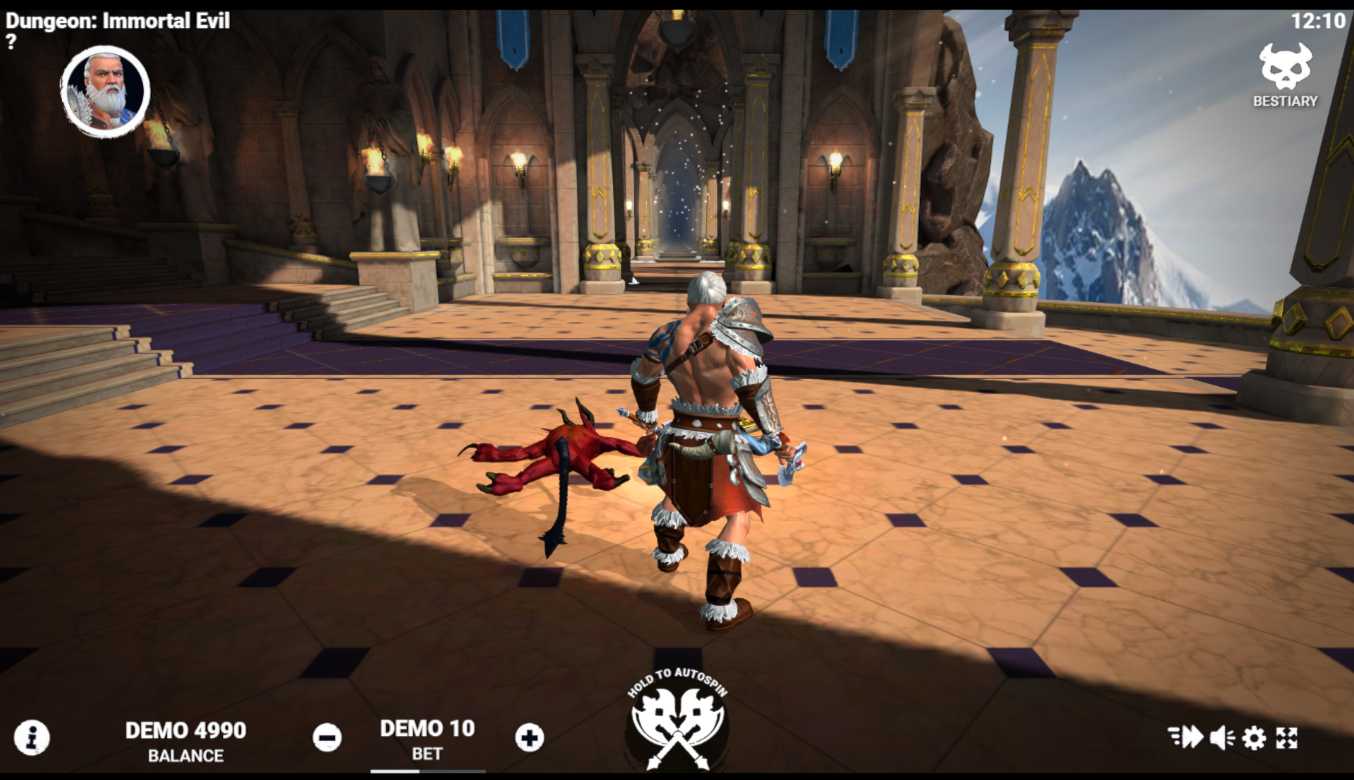
Task: Select the DEMO 10 bet display
Action: [x=427, y=738]
